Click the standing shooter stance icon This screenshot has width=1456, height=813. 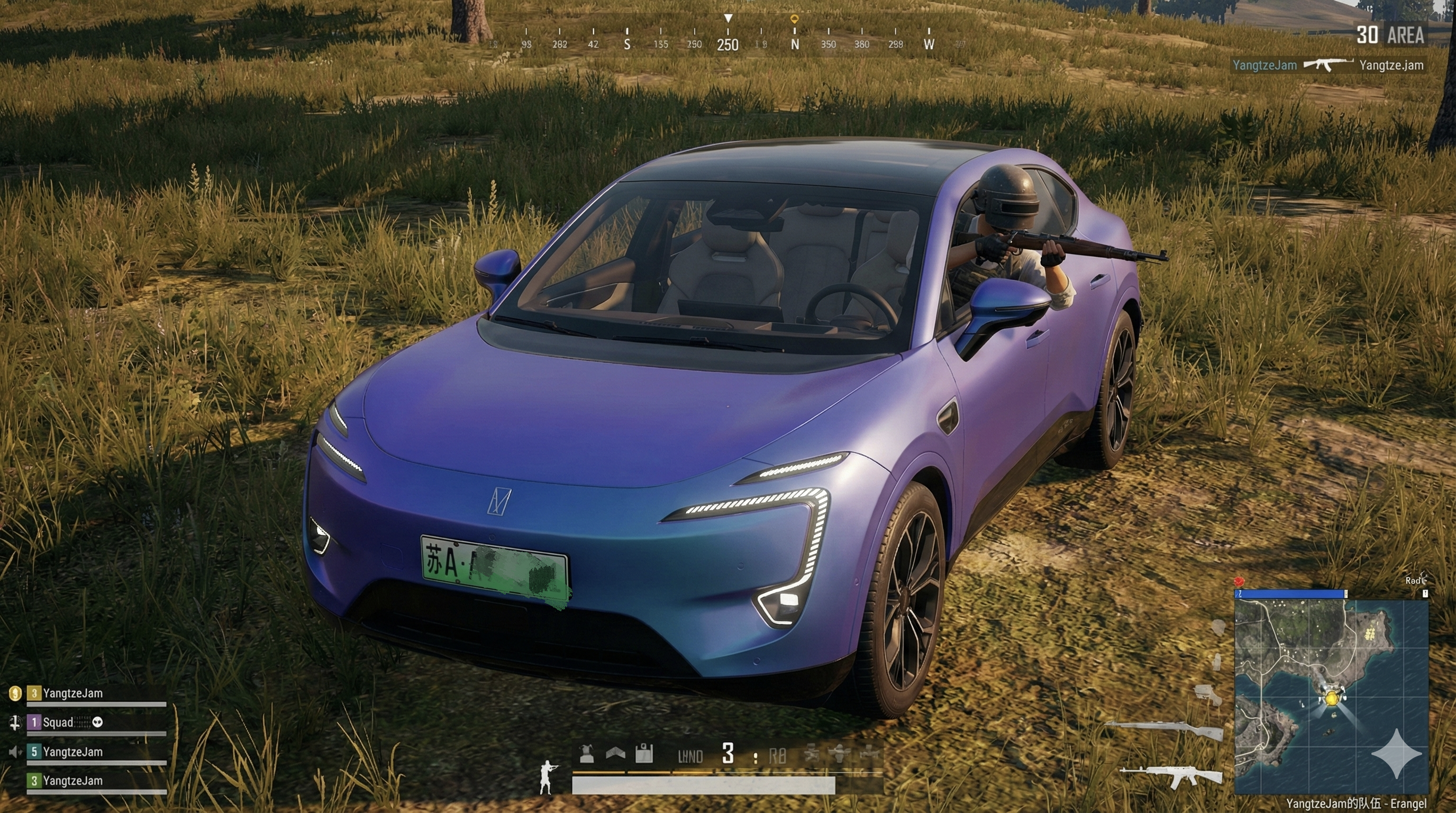click(x=547, y=778)
